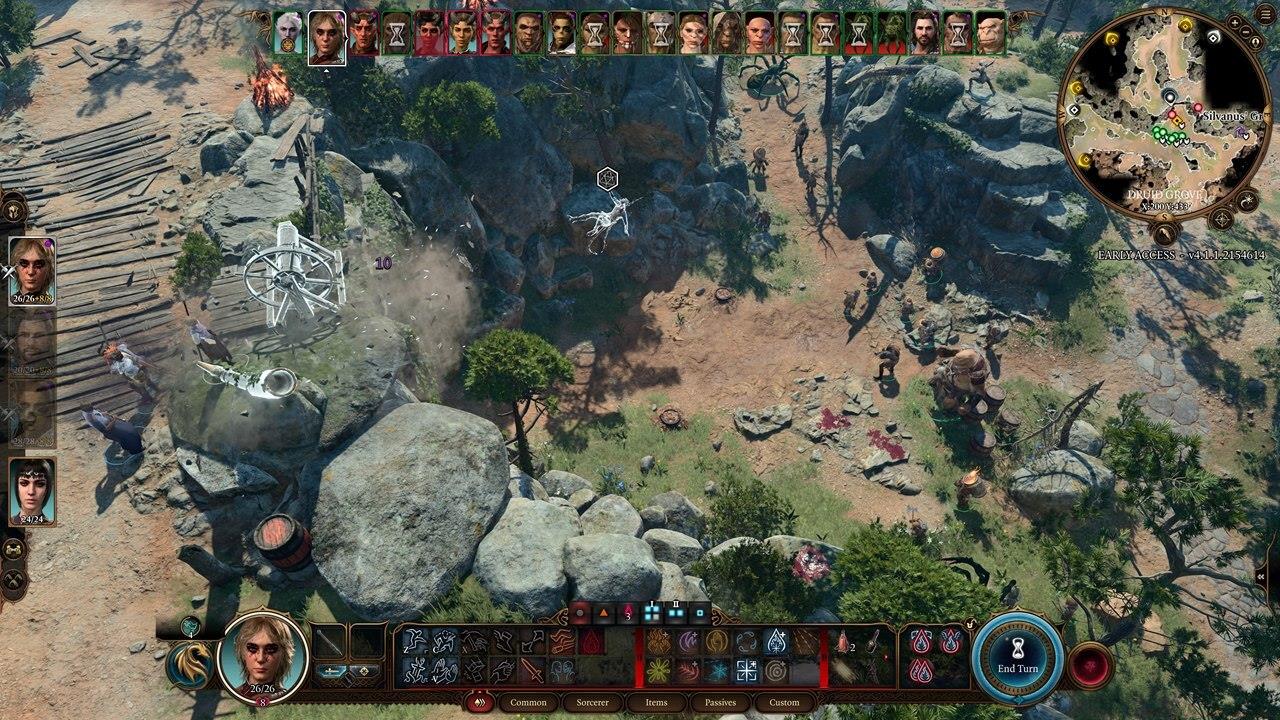This screenshot has width=1280, height=720.
Task: Click the large active character portrait
Action: (263, 655)
